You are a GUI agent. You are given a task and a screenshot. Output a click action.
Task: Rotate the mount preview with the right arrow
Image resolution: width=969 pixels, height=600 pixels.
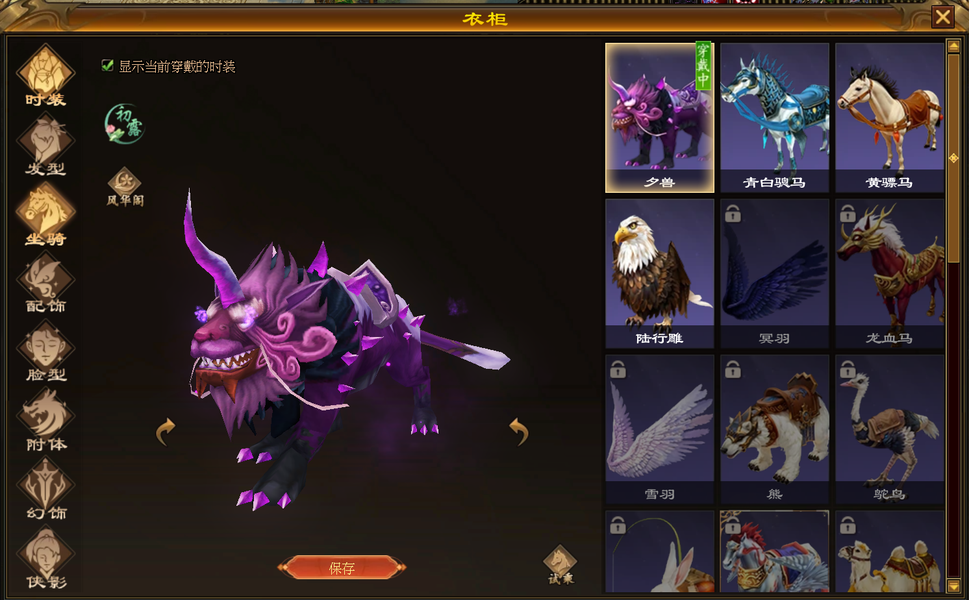click(518, 431)
